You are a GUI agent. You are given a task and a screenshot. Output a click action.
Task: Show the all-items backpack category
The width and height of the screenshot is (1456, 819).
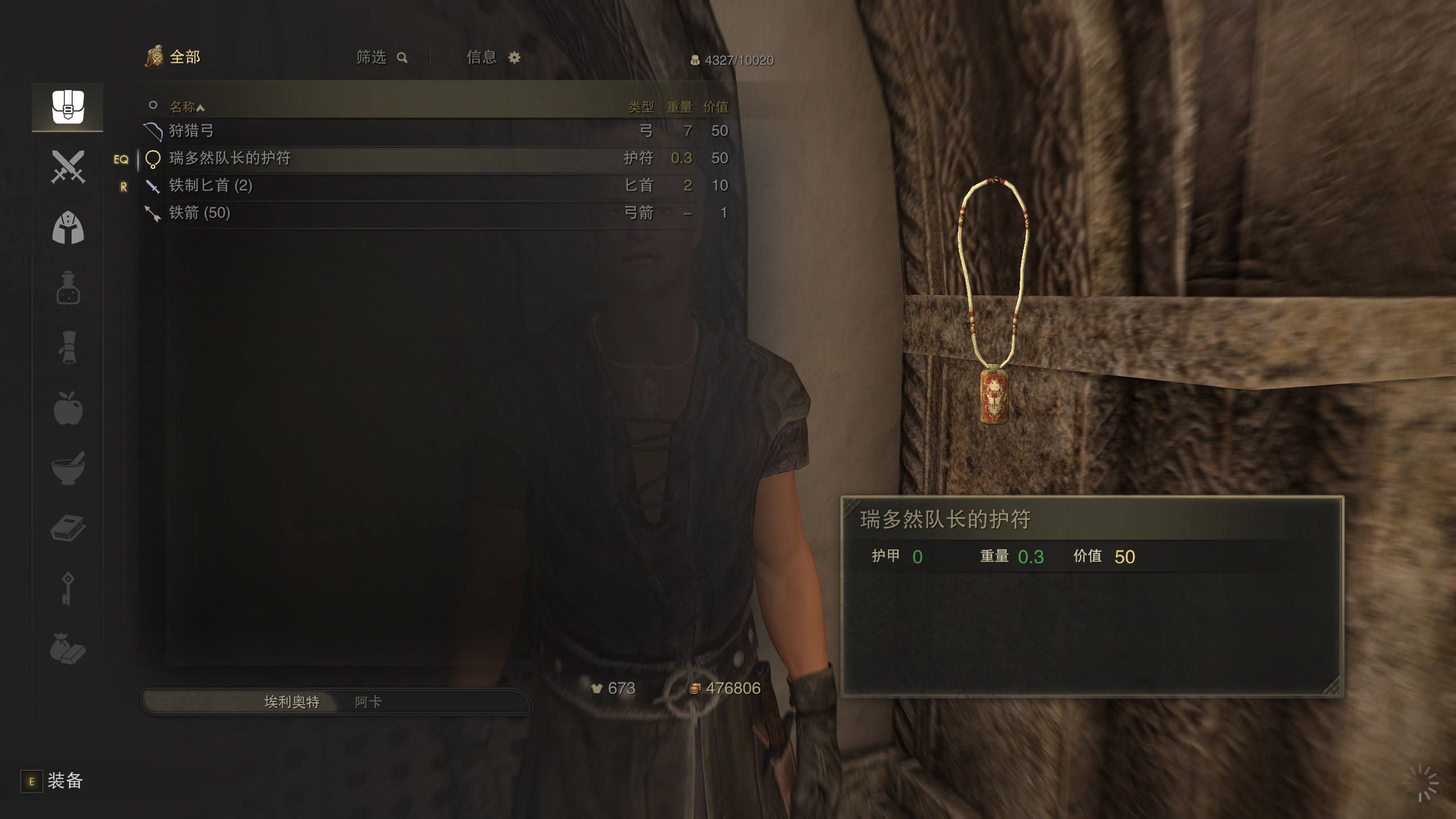[68, 107]
